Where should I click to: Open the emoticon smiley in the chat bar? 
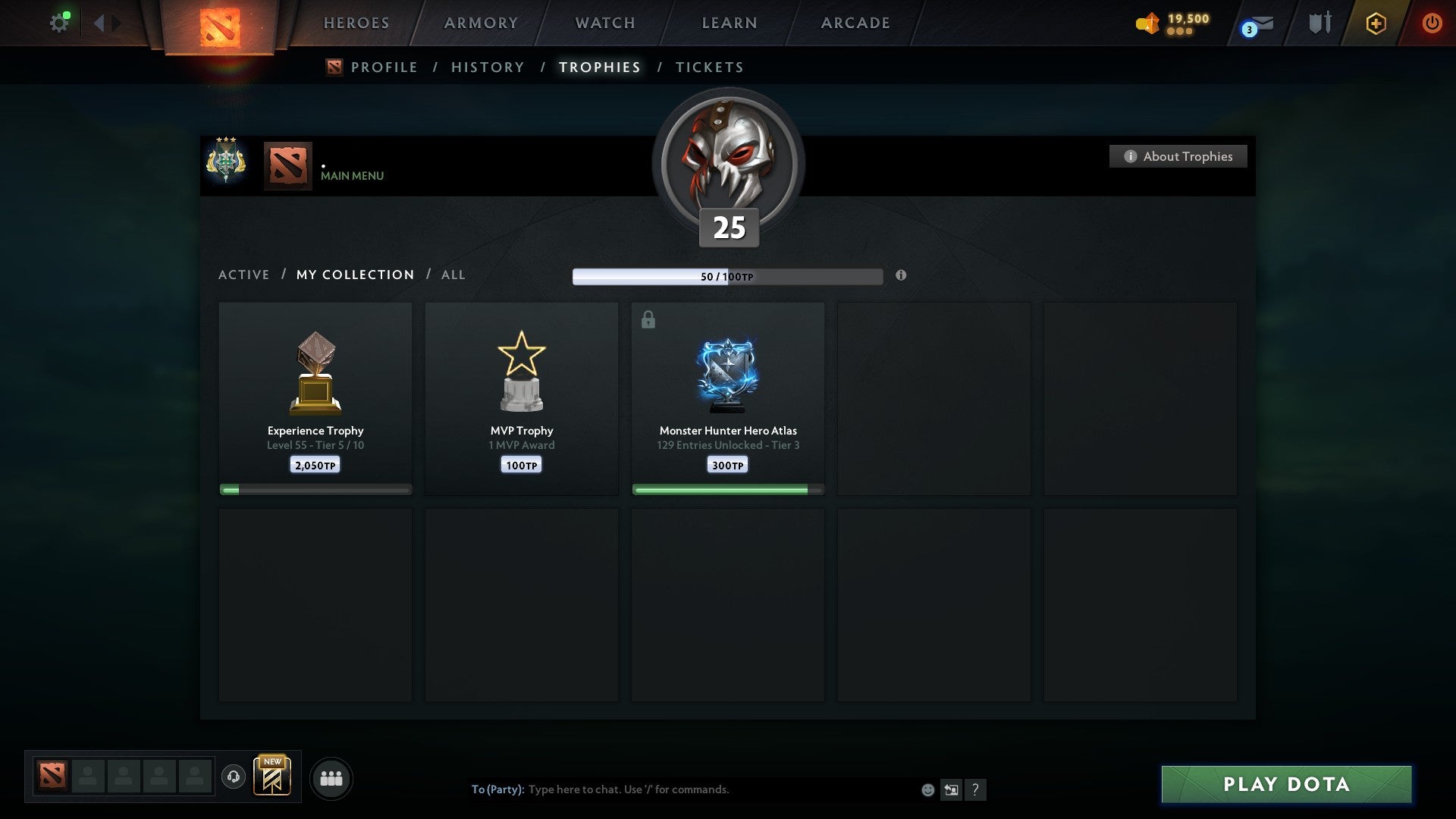[927, 789]
